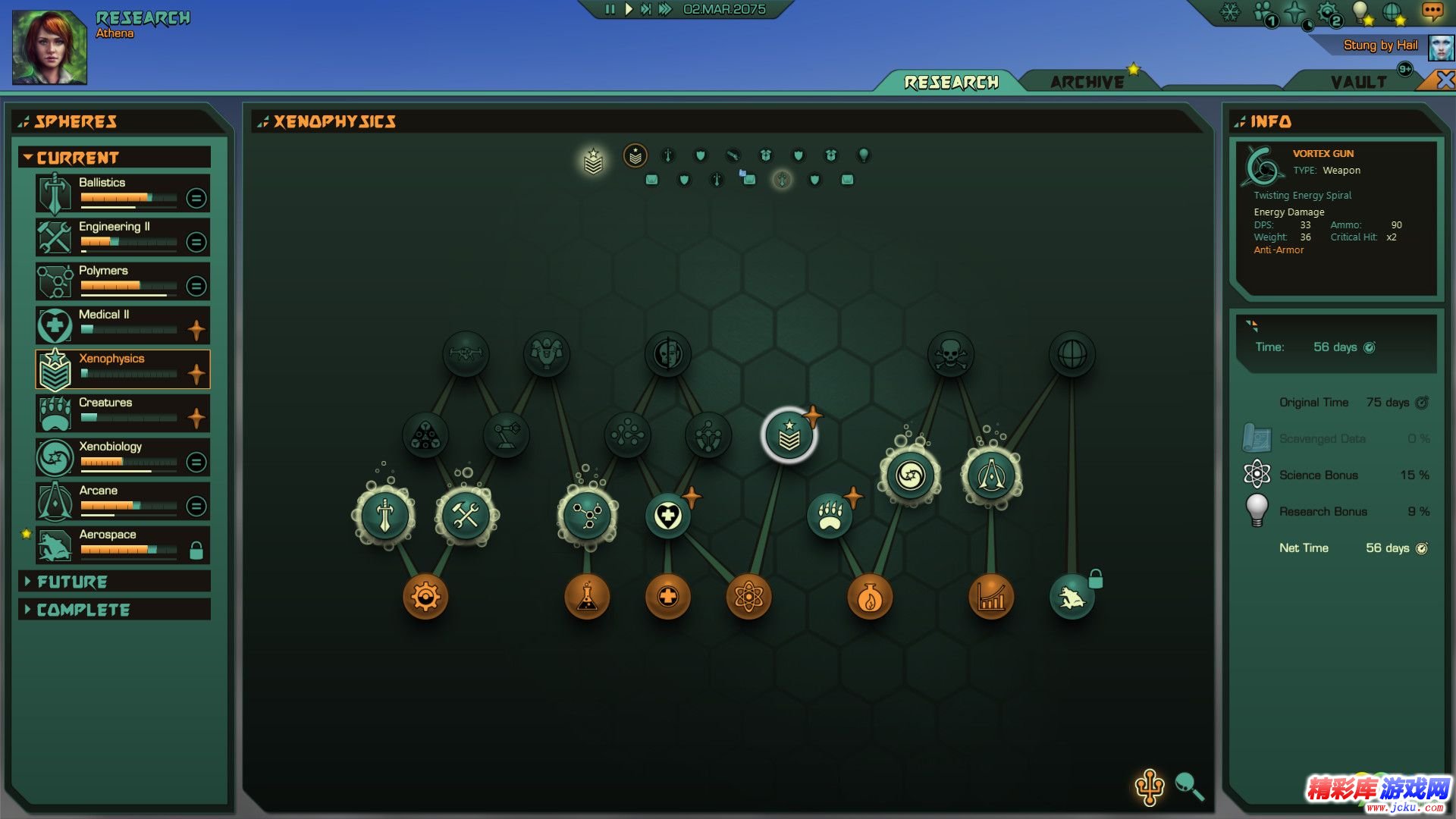The image size is (1456, 819).
Task: Select the Engineering II sphere
Action: [x=122, y=237]
